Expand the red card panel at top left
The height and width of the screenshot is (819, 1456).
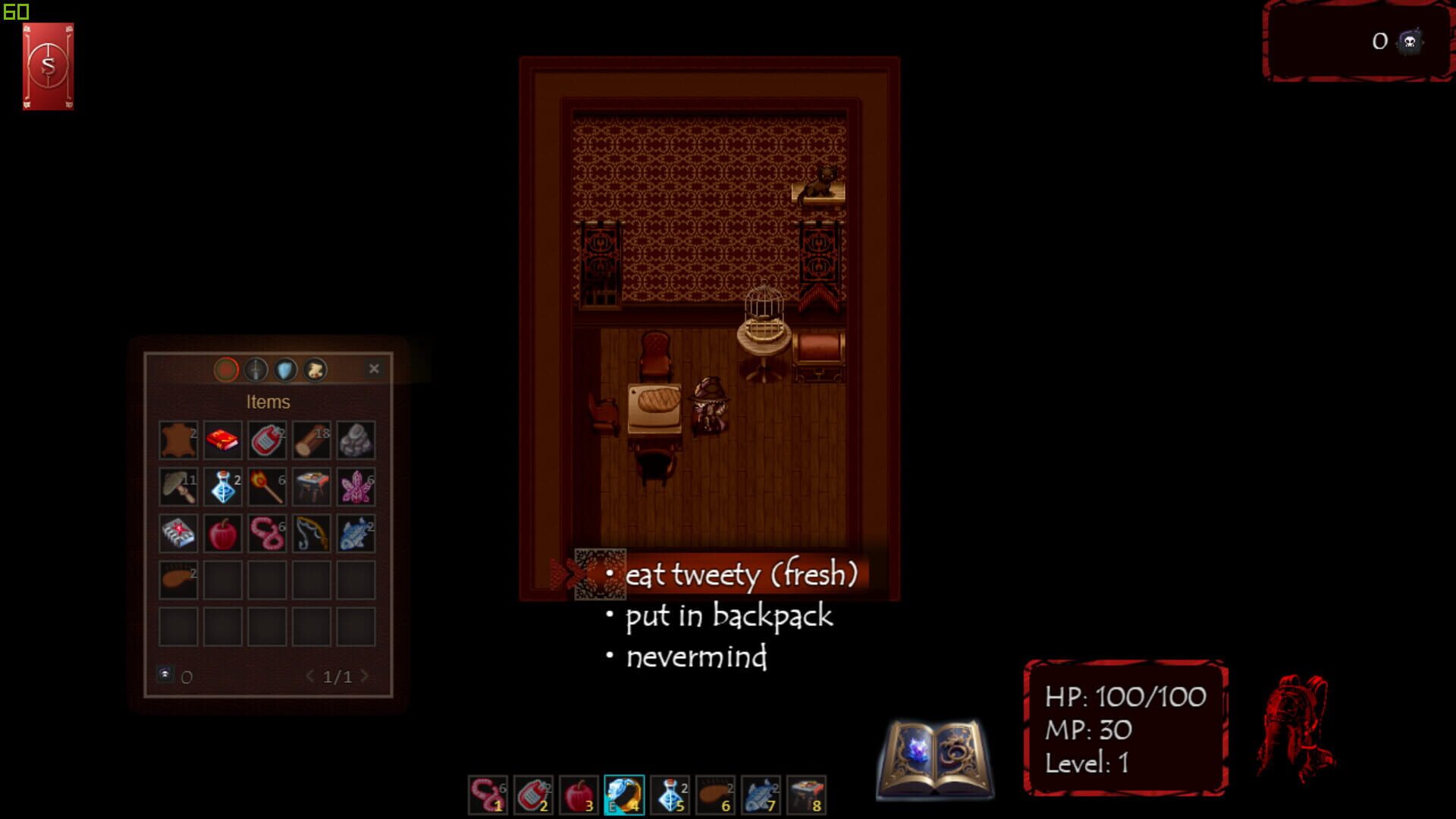(48, 64)
